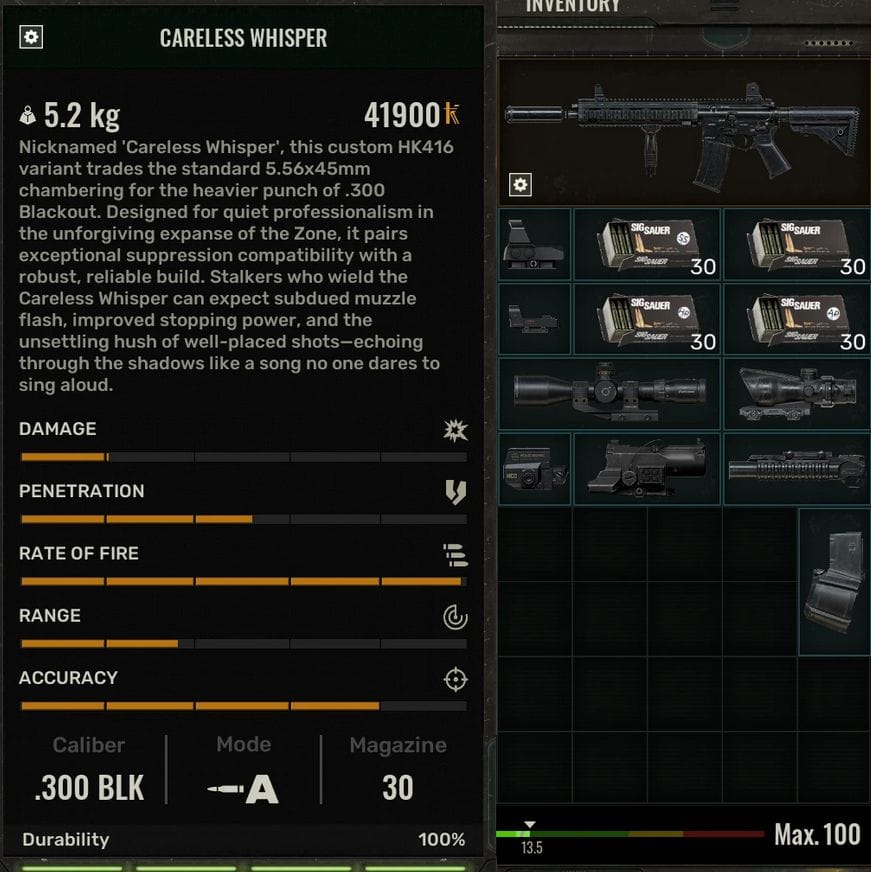
Task: Select the HCO holographic sight slot
Action: point(534,468)
